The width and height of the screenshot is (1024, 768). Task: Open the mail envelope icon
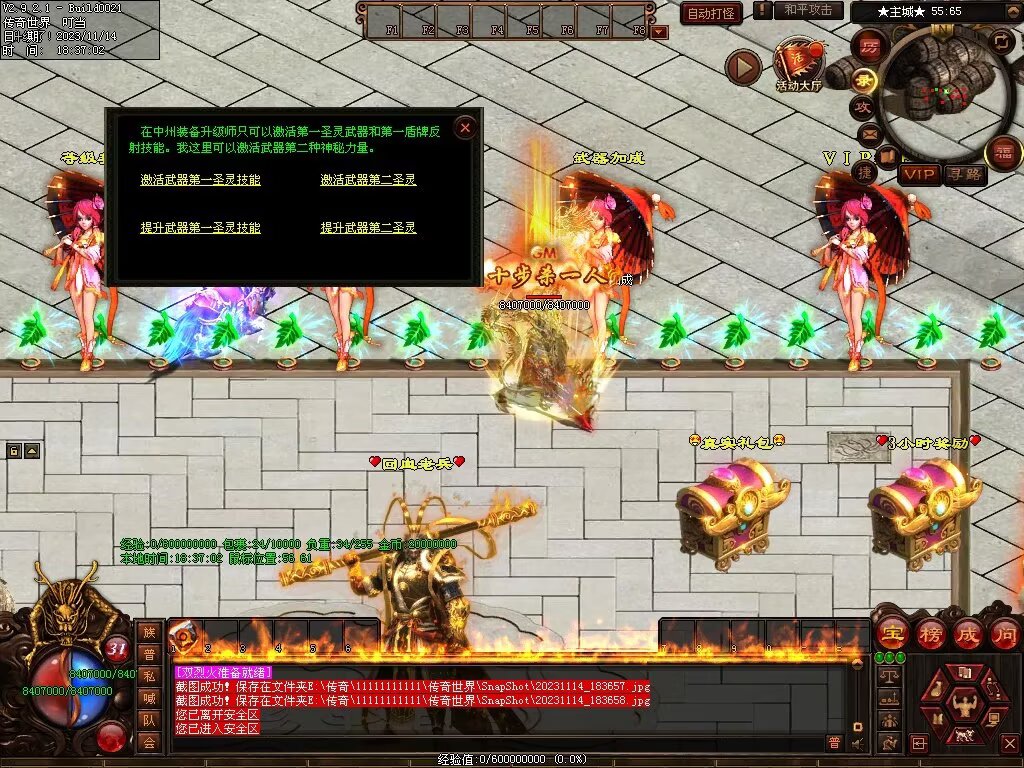pyautogui.click(x=868, y=134)
